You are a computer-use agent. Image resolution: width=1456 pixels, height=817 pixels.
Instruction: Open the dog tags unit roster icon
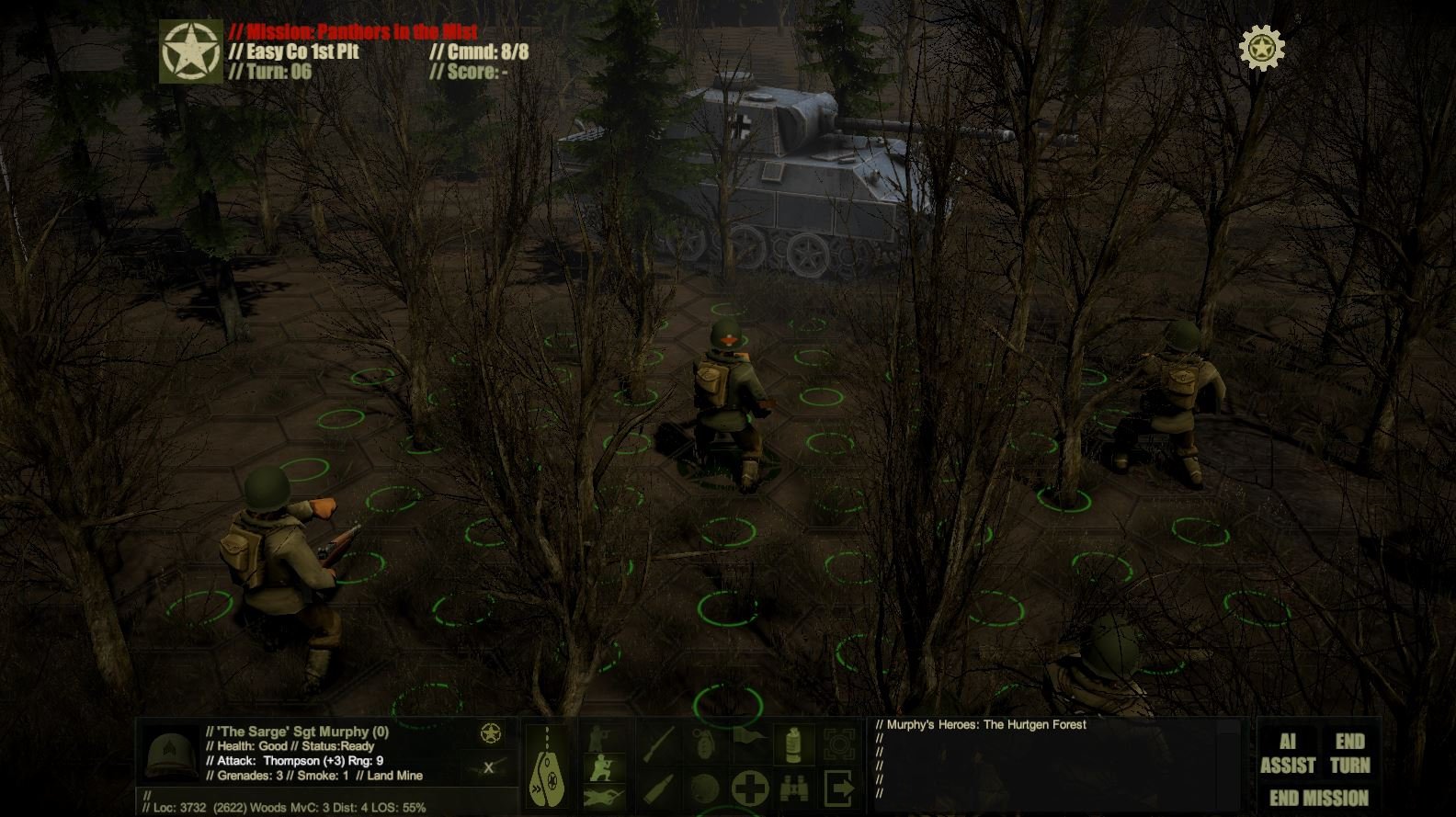[x=546, y=767]
